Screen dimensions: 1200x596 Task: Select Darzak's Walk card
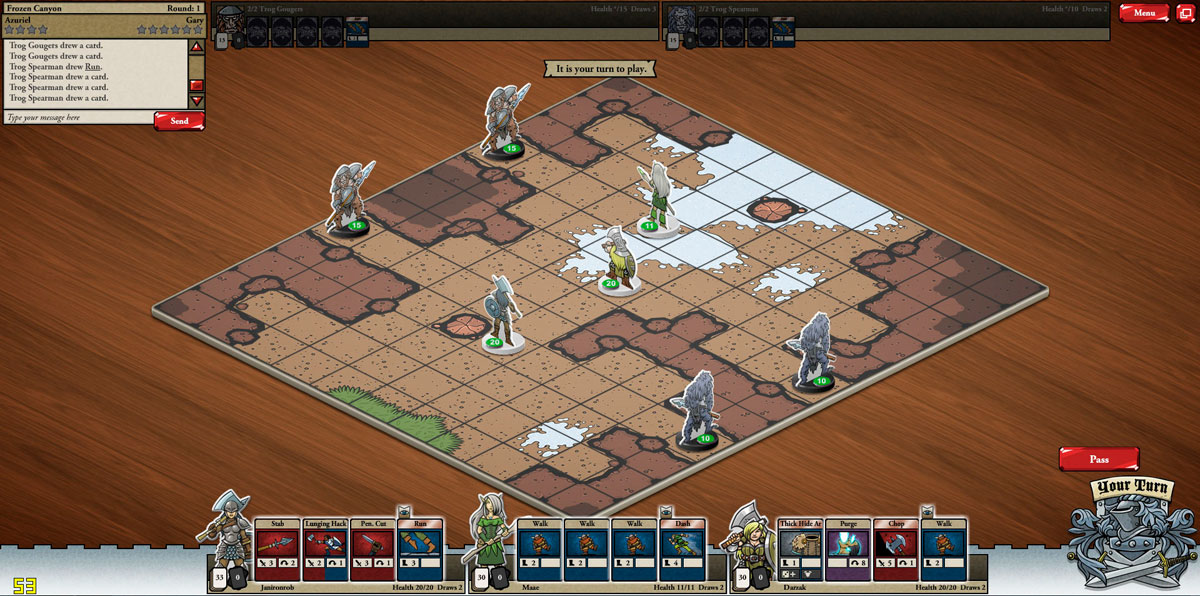tap(944, 550)
